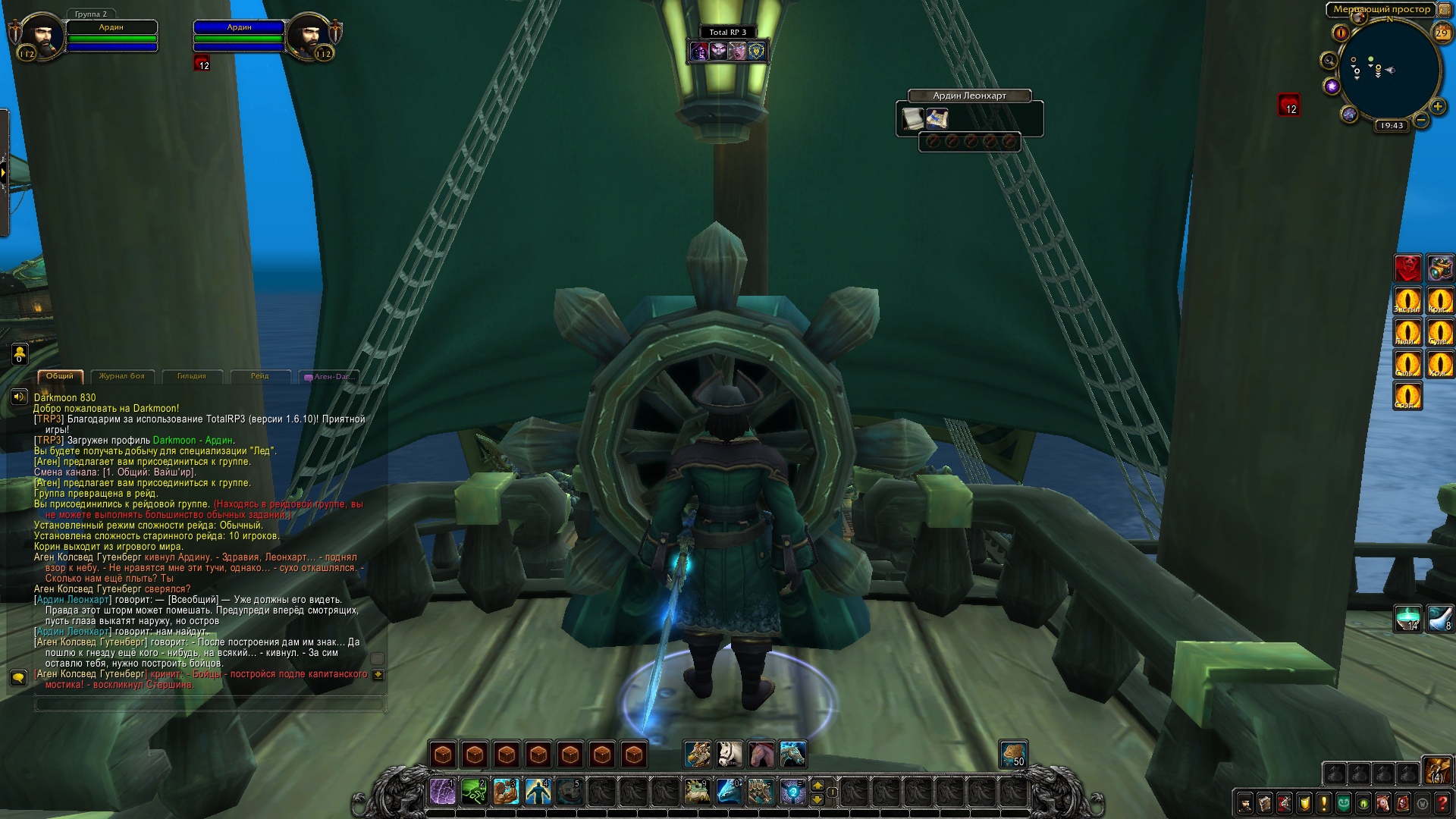Summon the white horse mount

(730, 755)
